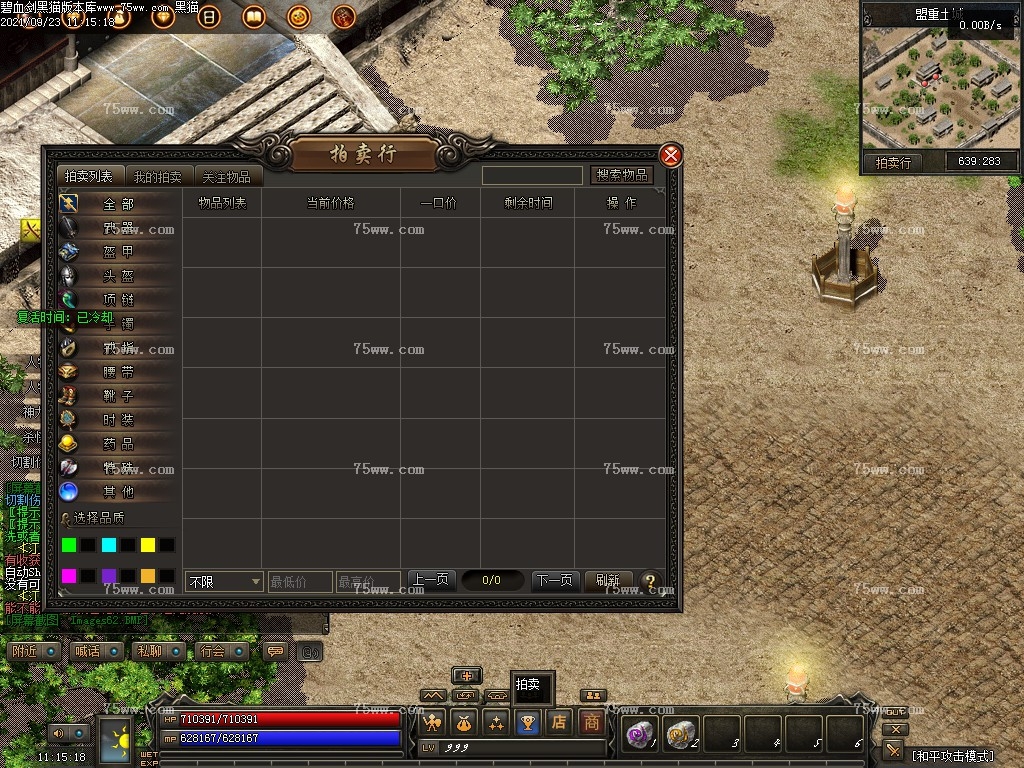The width and height of the screenshot is (1024, 768).
Task: Focus the item search text field
Action: [532, 175]
